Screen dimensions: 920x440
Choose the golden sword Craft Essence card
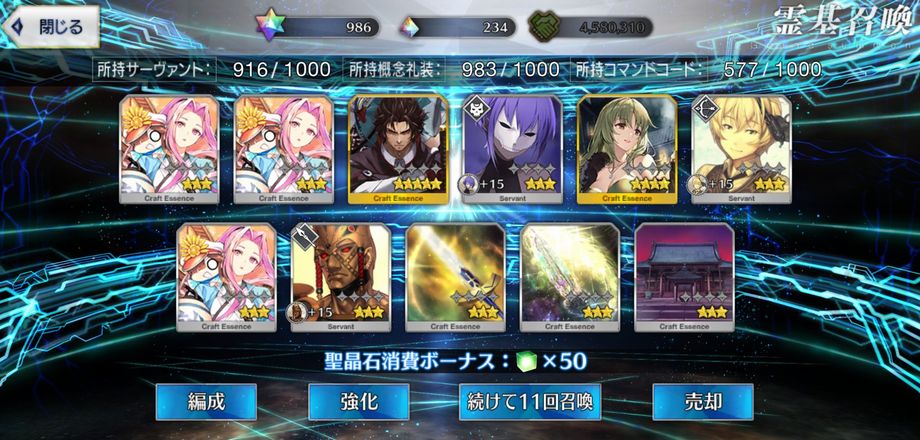[x=455, y=277]
